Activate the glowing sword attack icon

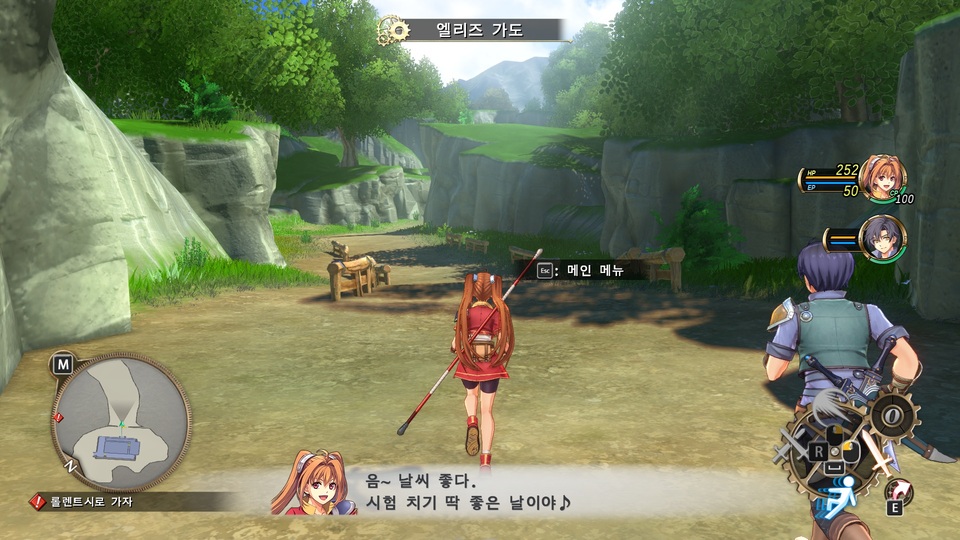[881, 455]
